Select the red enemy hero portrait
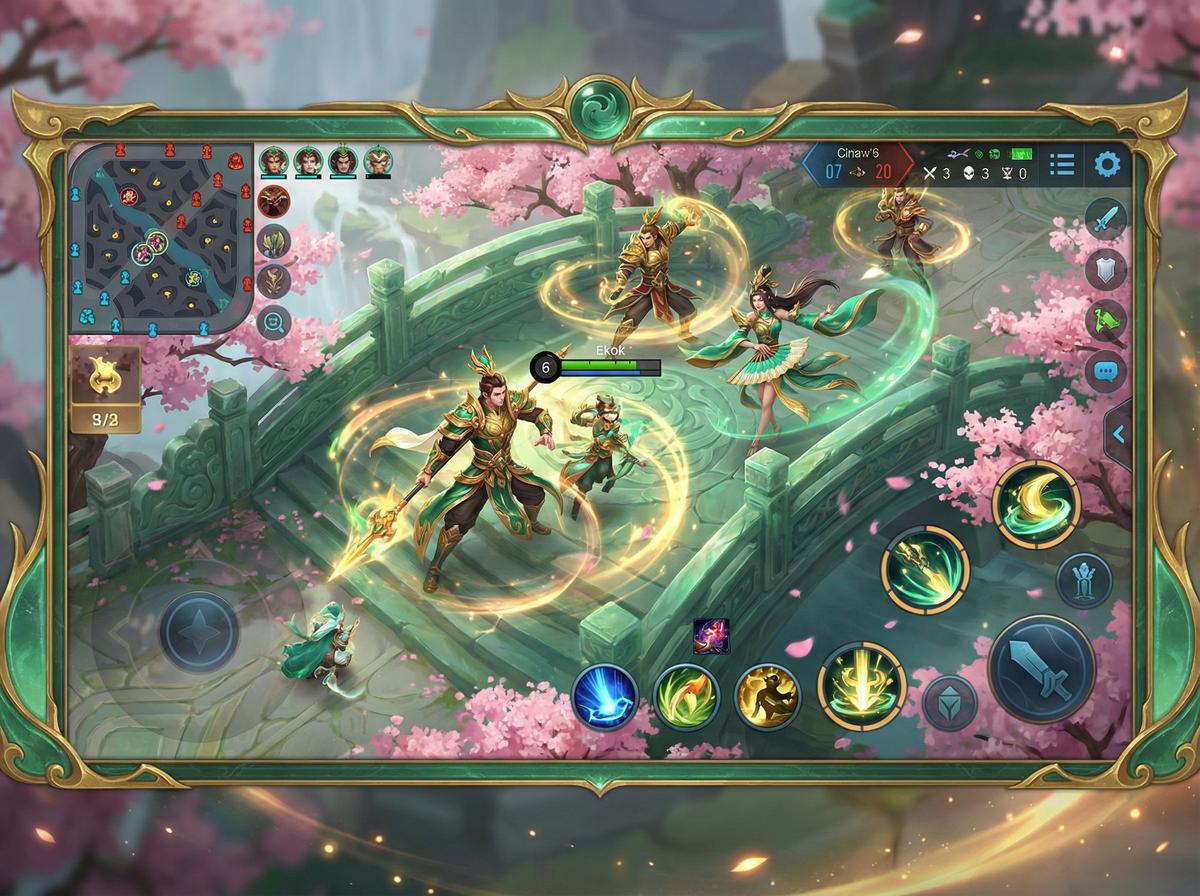 (x=273, y=201)
